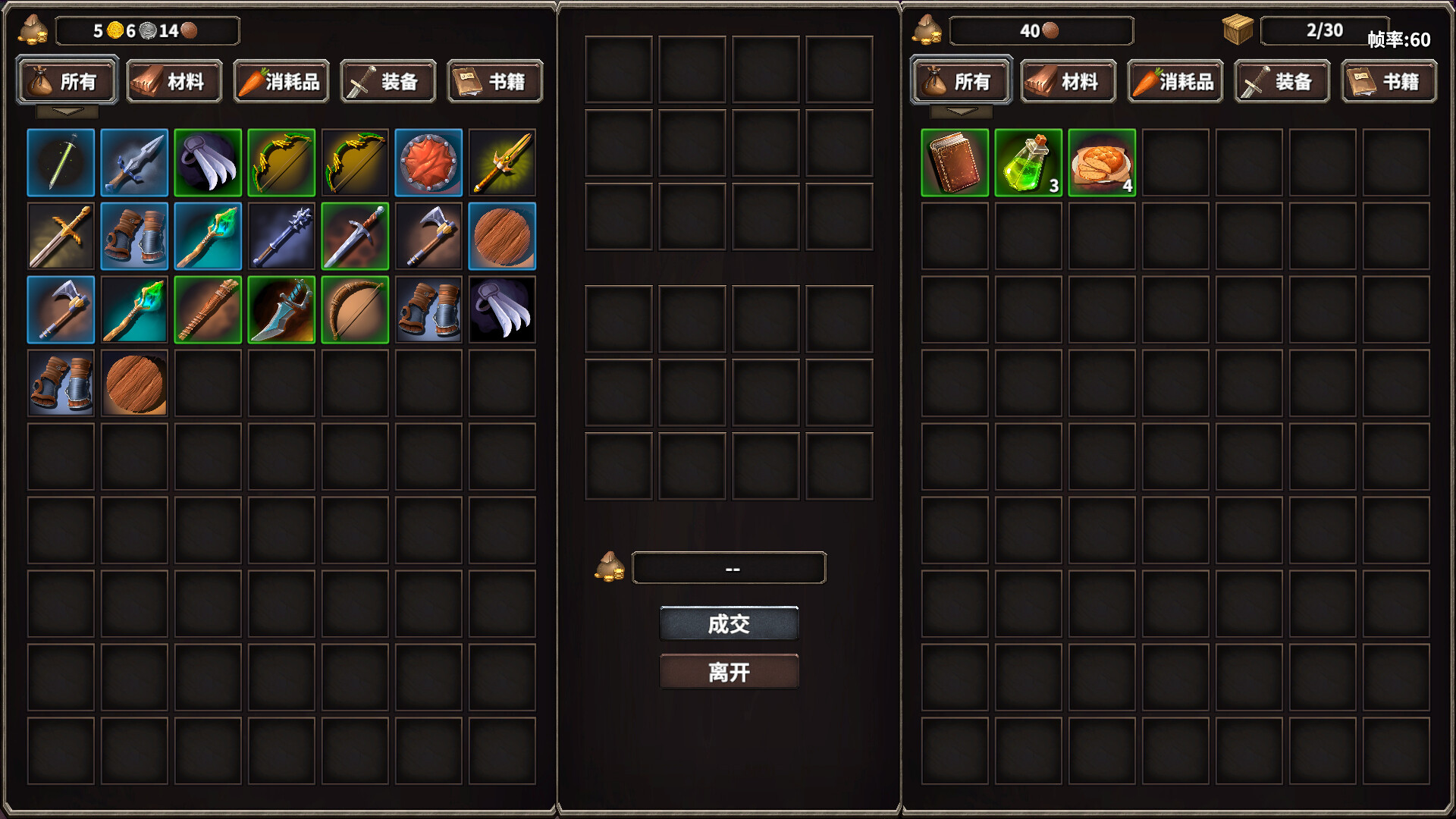Select the thin green needle weapon
The height and width of the screenshot is (819, 1456).
61,163
